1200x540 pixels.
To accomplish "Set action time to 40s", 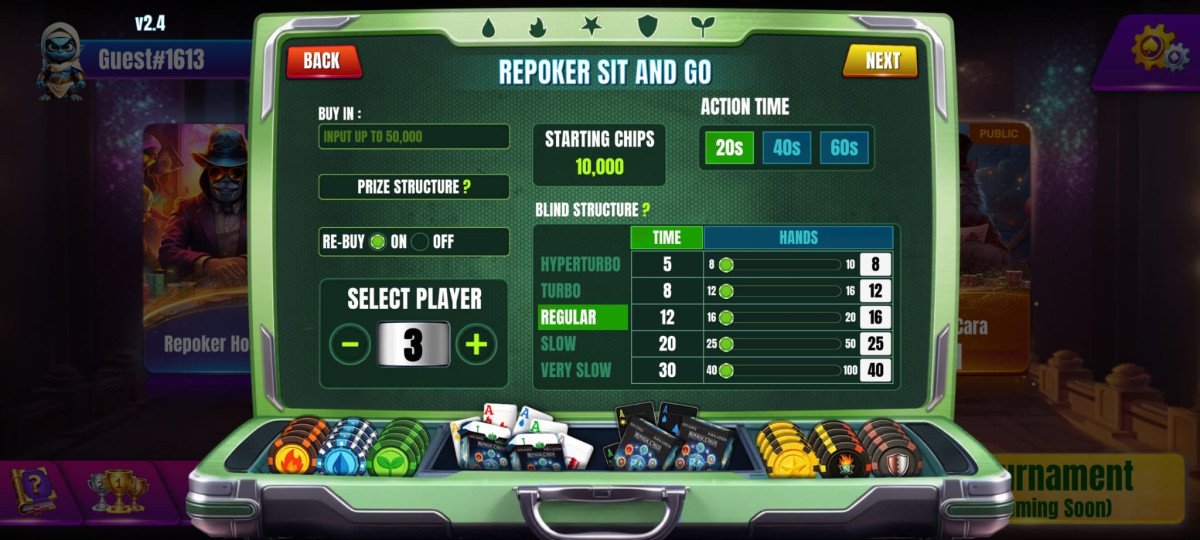I will (x=786, y=148).
